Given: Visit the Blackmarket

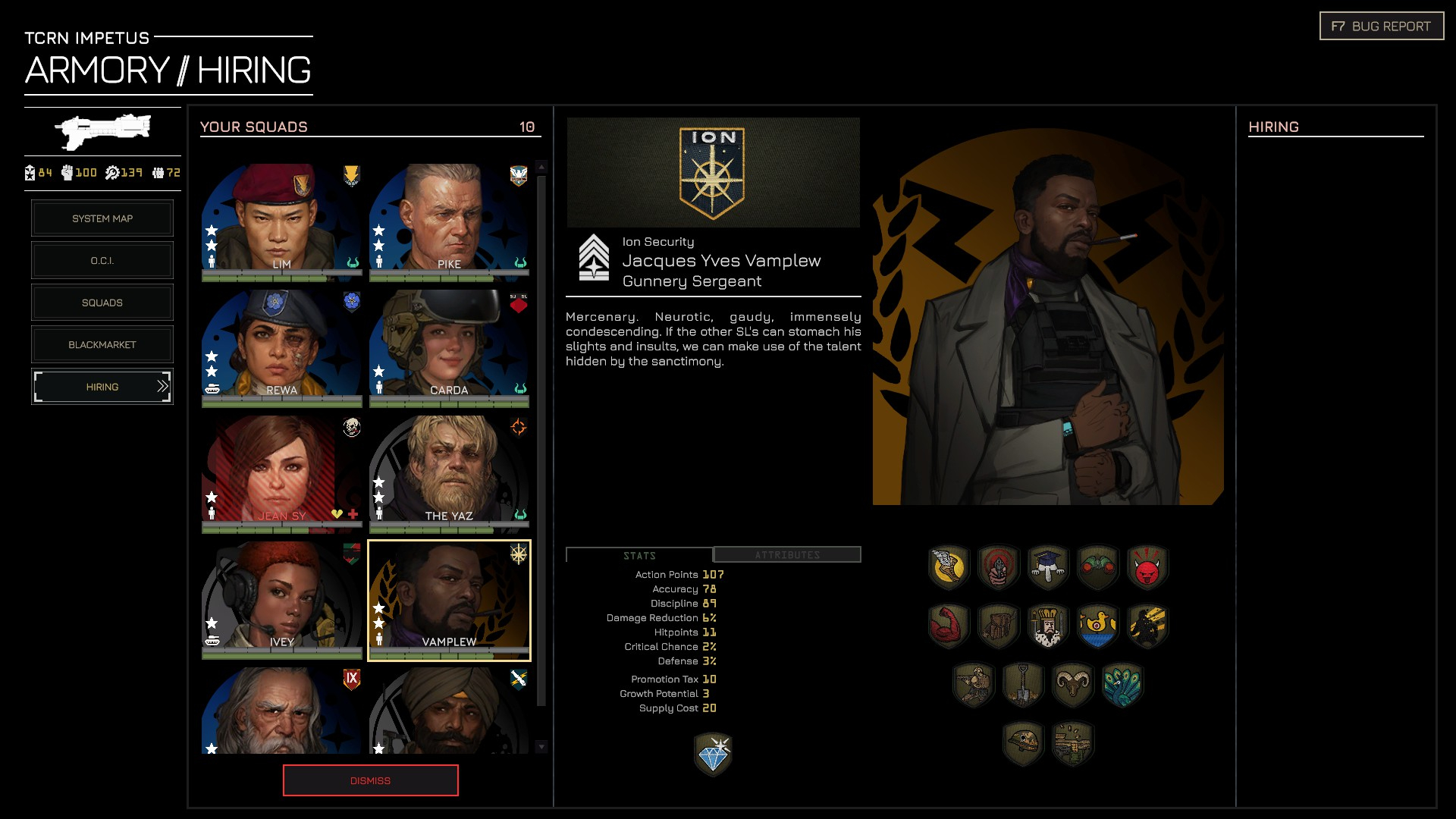Looking at the screenshot, I should tap(102, 345).
